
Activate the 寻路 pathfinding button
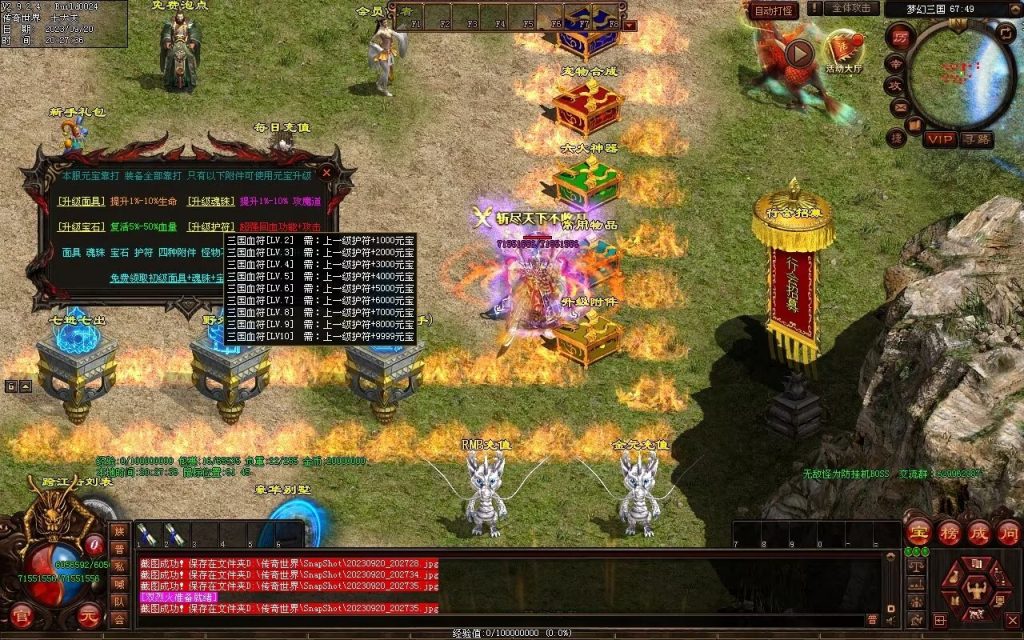(x=976, y=139)
